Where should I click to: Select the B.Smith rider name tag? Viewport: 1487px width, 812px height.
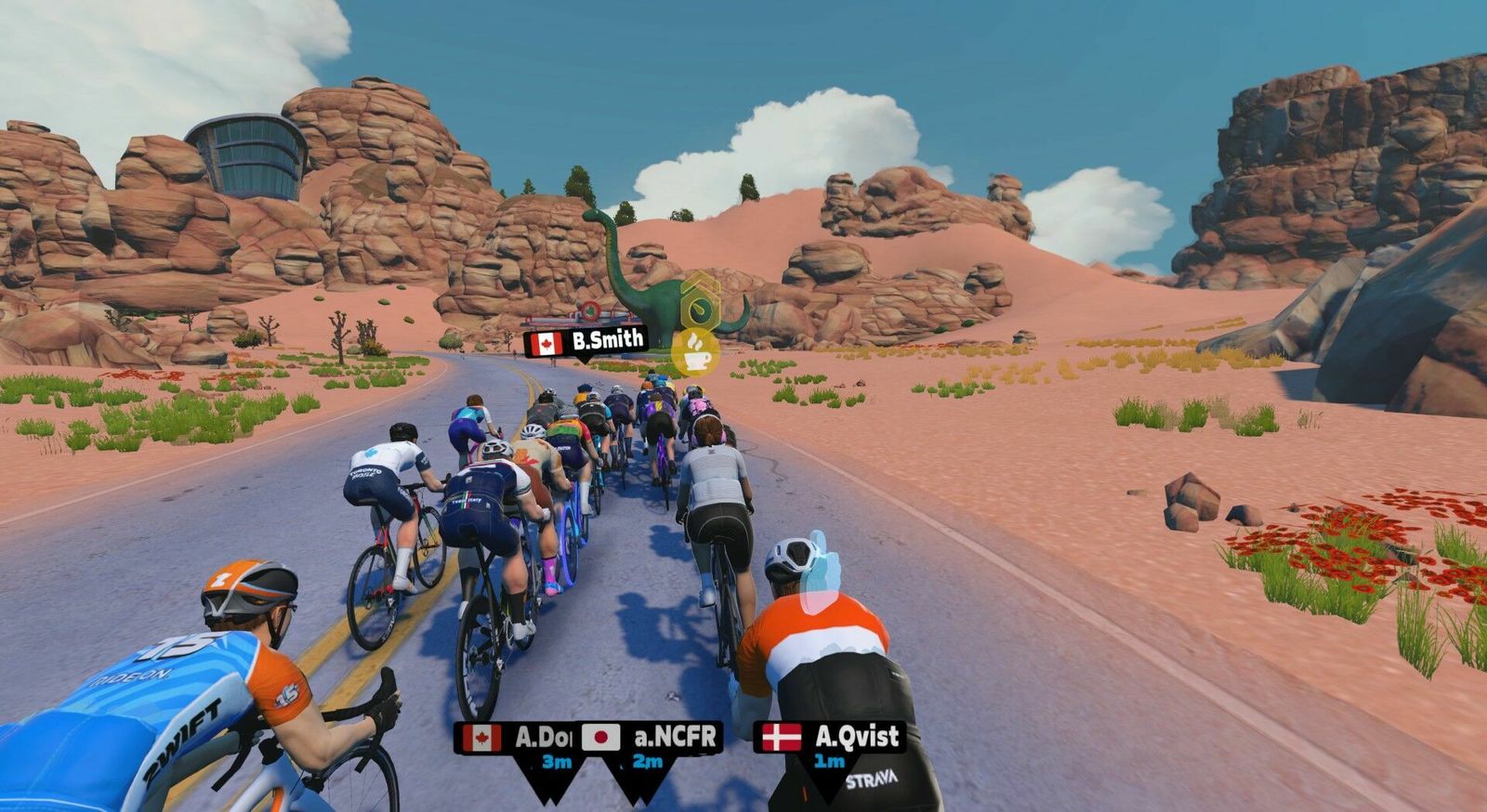(x=586, y=342)
